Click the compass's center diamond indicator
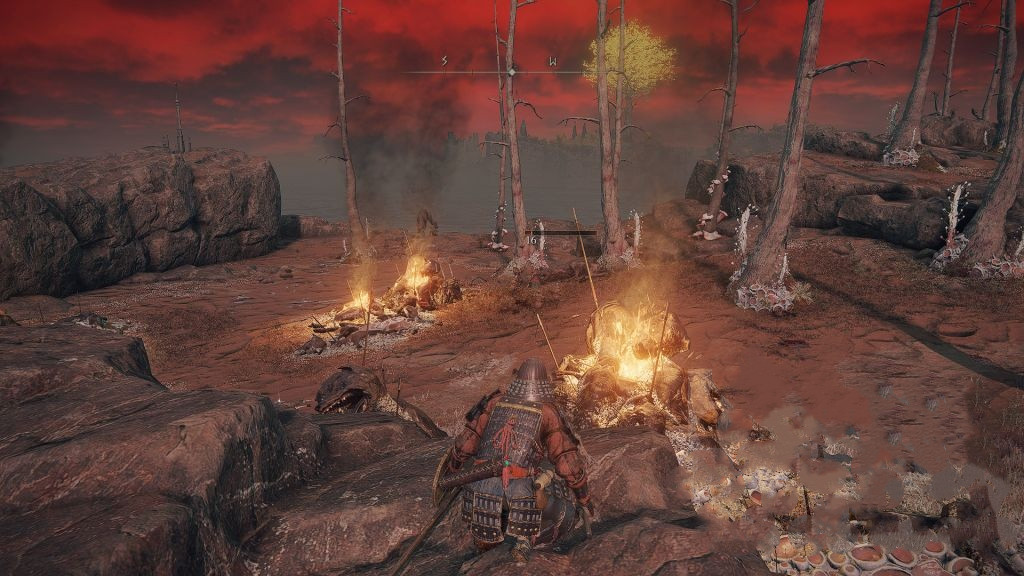 pyautogui.click(x=512, y=72)
